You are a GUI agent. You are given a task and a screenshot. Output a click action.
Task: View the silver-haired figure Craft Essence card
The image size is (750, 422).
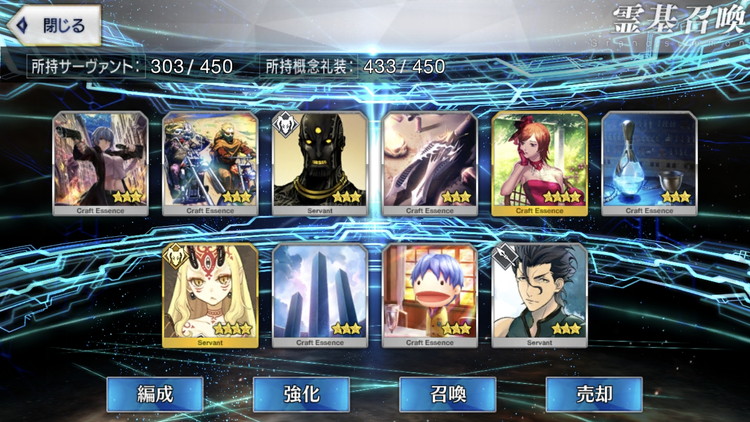[x=100, y=162]
